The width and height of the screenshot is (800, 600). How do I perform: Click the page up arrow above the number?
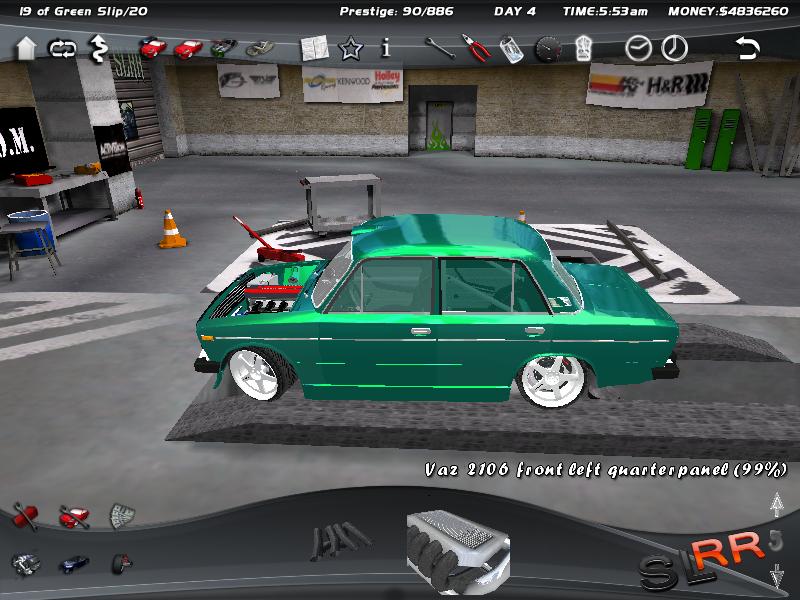(776, 505)
